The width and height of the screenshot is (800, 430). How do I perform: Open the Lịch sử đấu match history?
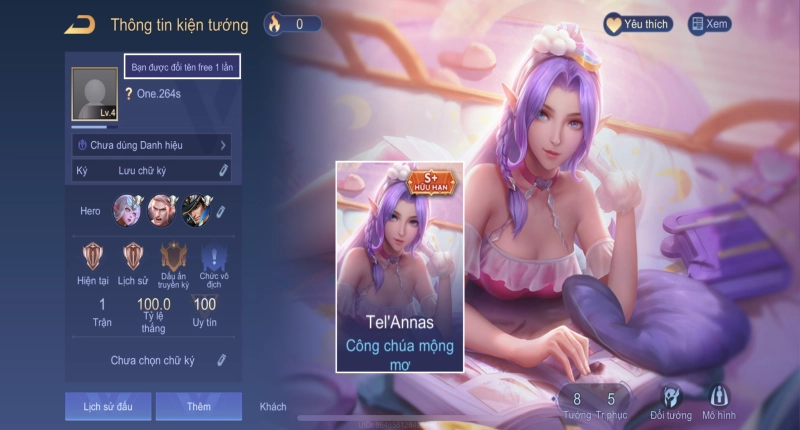pos(101,406)
